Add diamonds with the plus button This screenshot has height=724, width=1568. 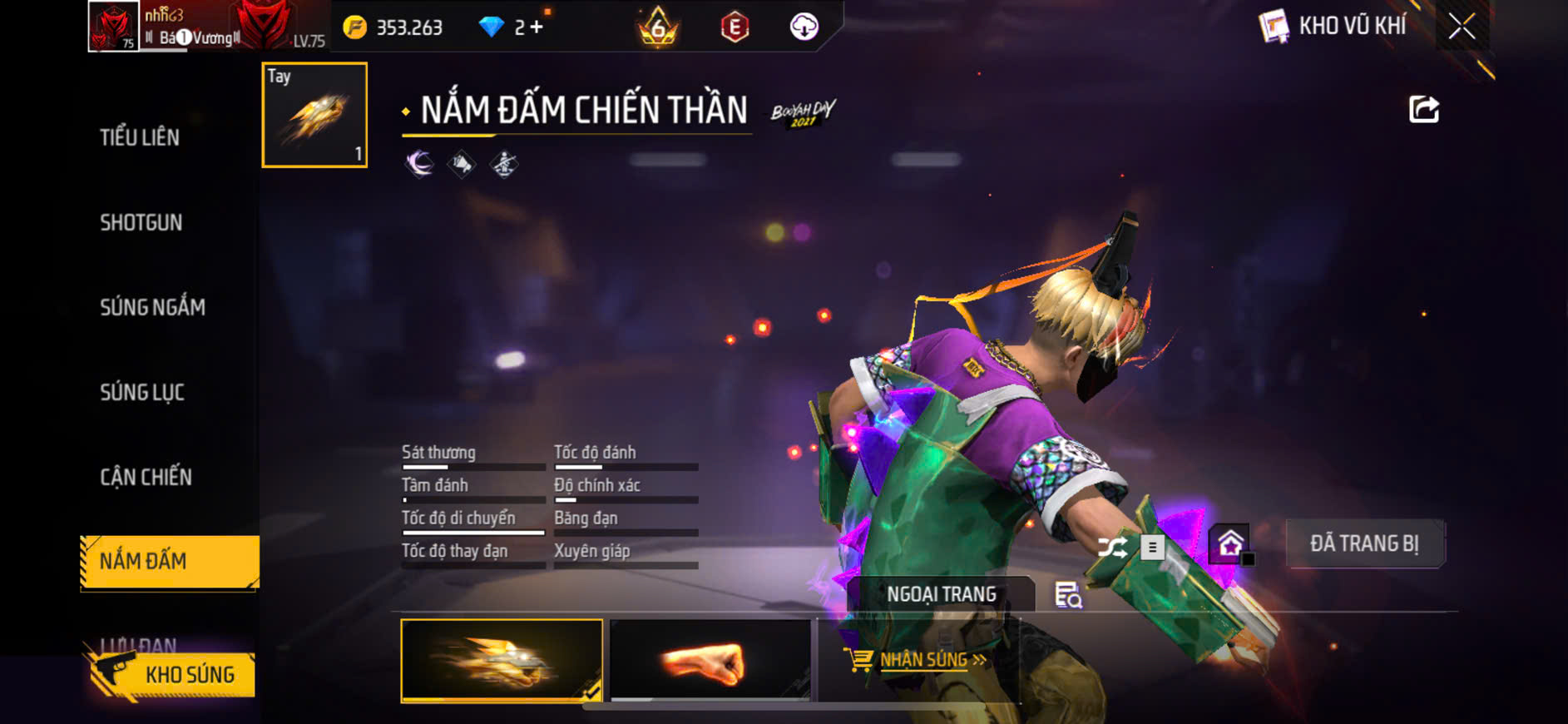[x=537, y=27]
